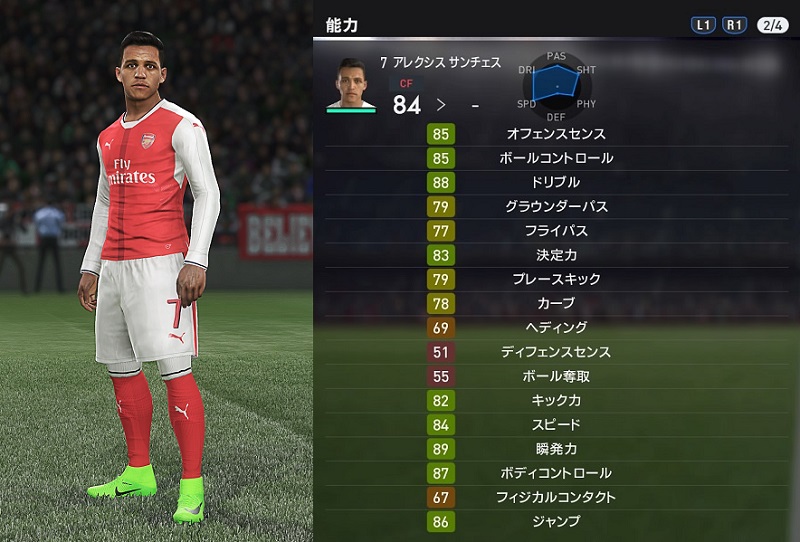Highlight the フィジカルコンタクト row
Image resolution: width=800 pixels, height=542 pixels.
point(555,497)
